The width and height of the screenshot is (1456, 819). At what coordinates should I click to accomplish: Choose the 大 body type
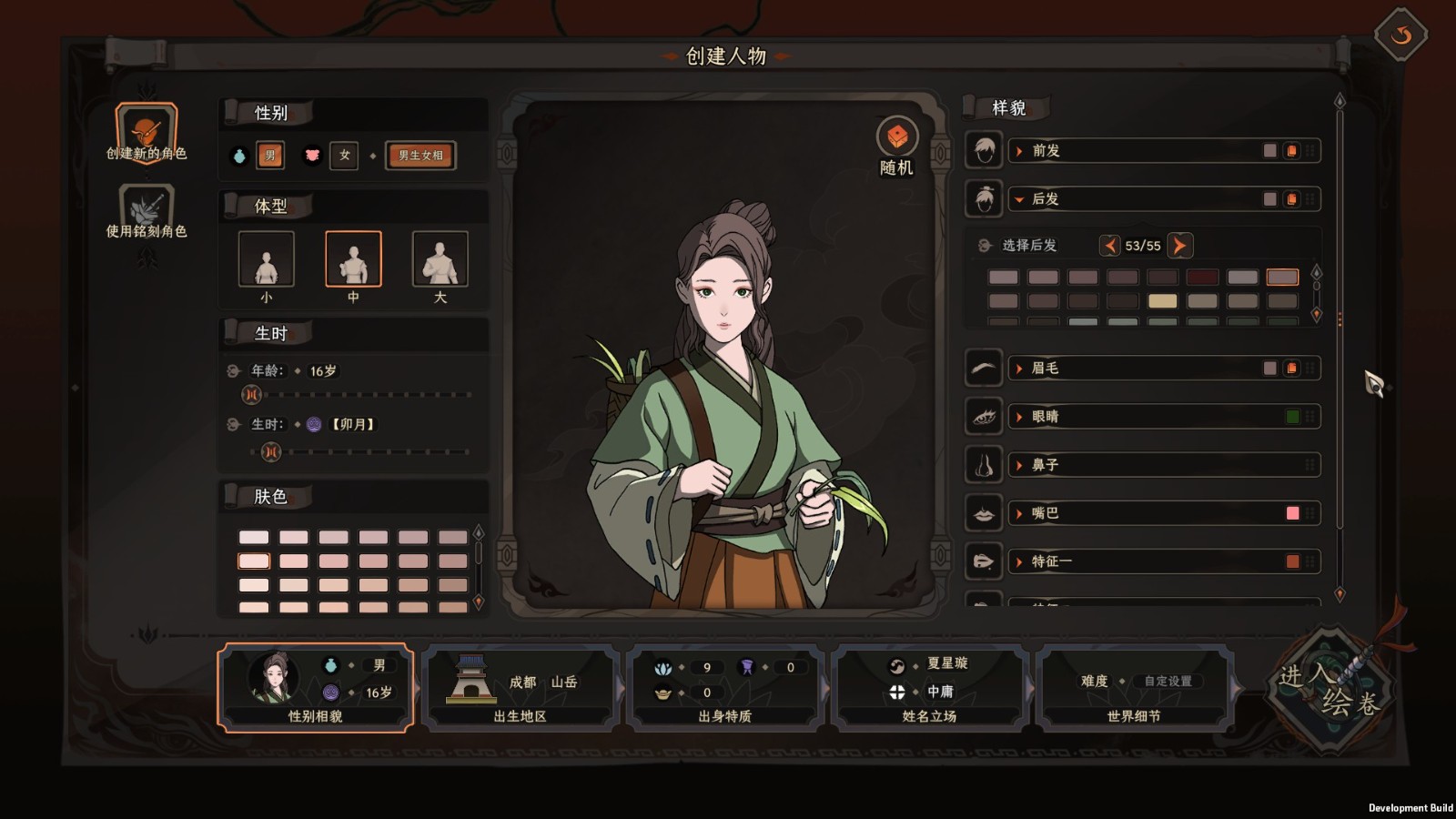[440, 259]
